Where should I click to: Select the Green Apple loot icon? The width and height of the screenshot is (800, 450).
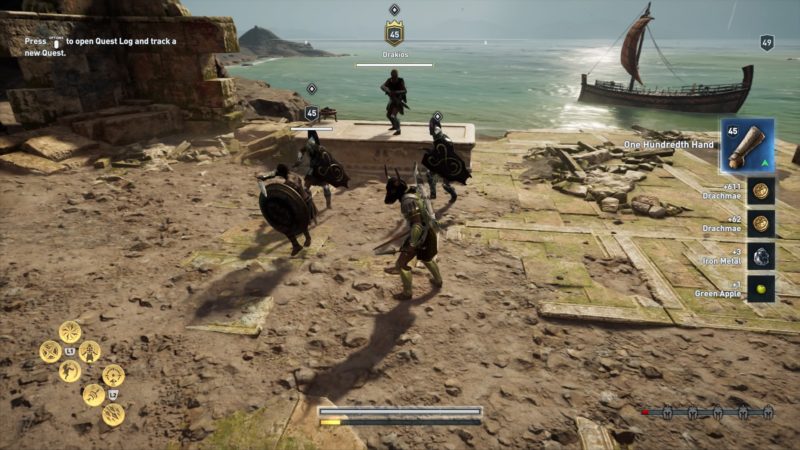(761, 288)
